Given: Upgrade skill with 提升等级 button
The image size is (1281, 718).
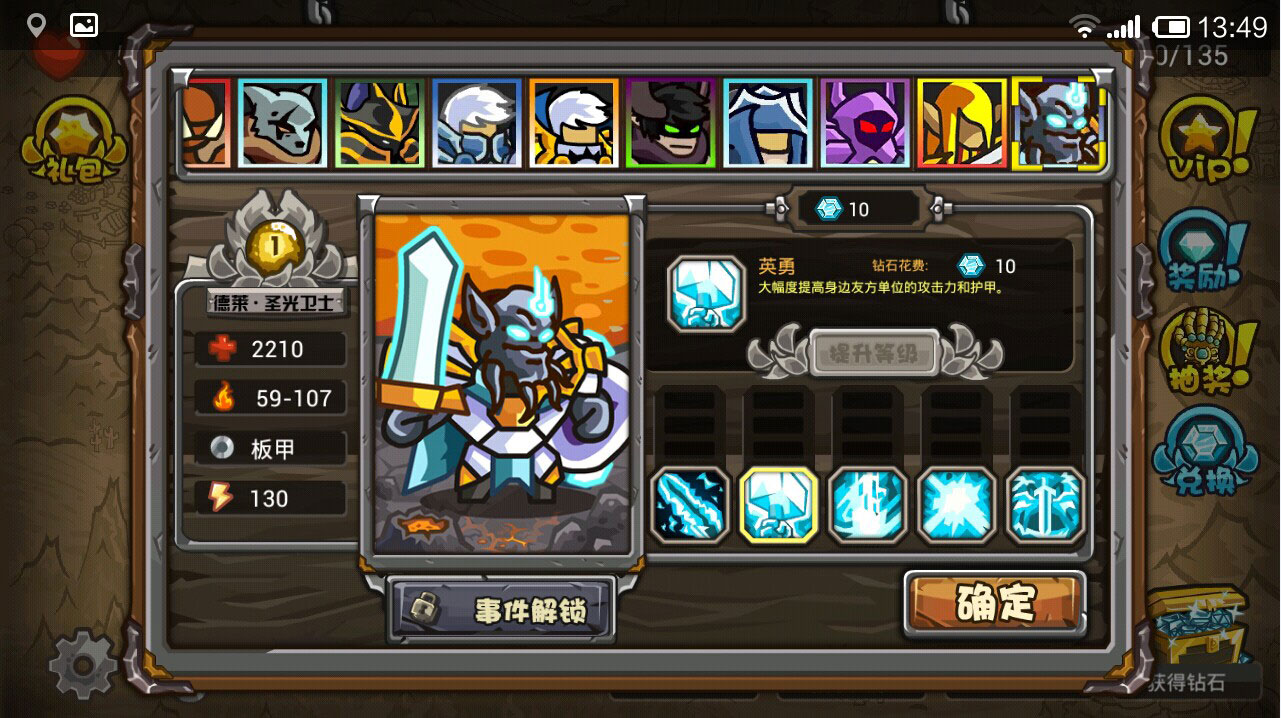Looking at the screenshot, I should point(874,352).
